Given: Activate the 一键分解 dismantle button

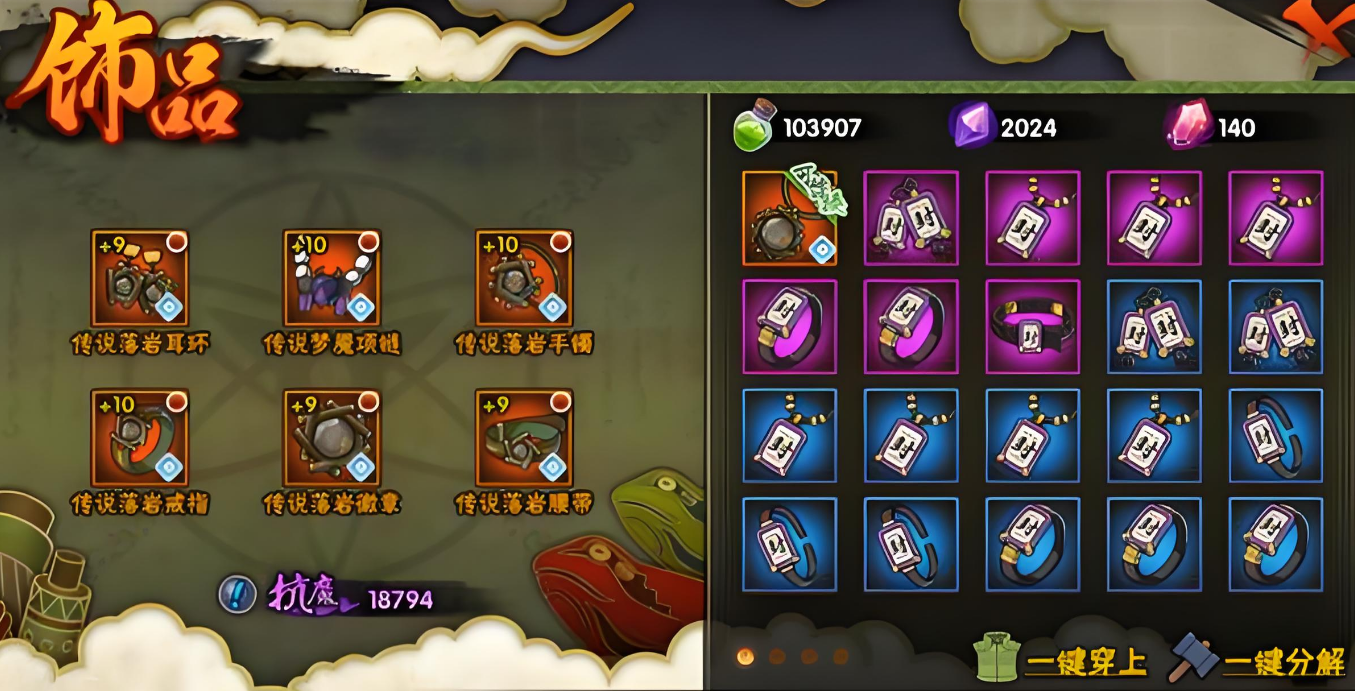Looking at the screenshot, I should coord(1259,660).
